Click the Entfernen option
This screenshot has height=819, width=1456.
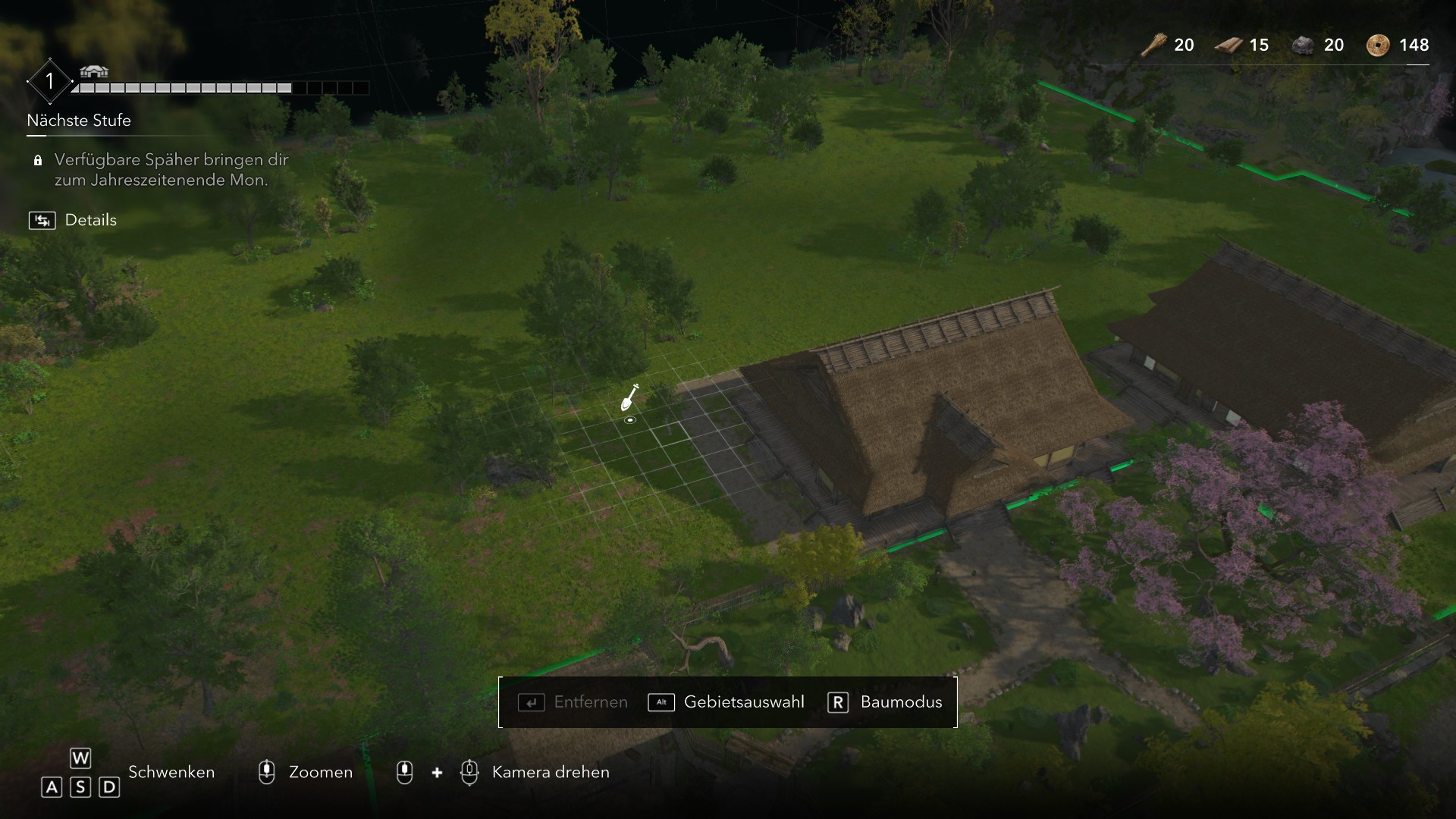point(591,702)
